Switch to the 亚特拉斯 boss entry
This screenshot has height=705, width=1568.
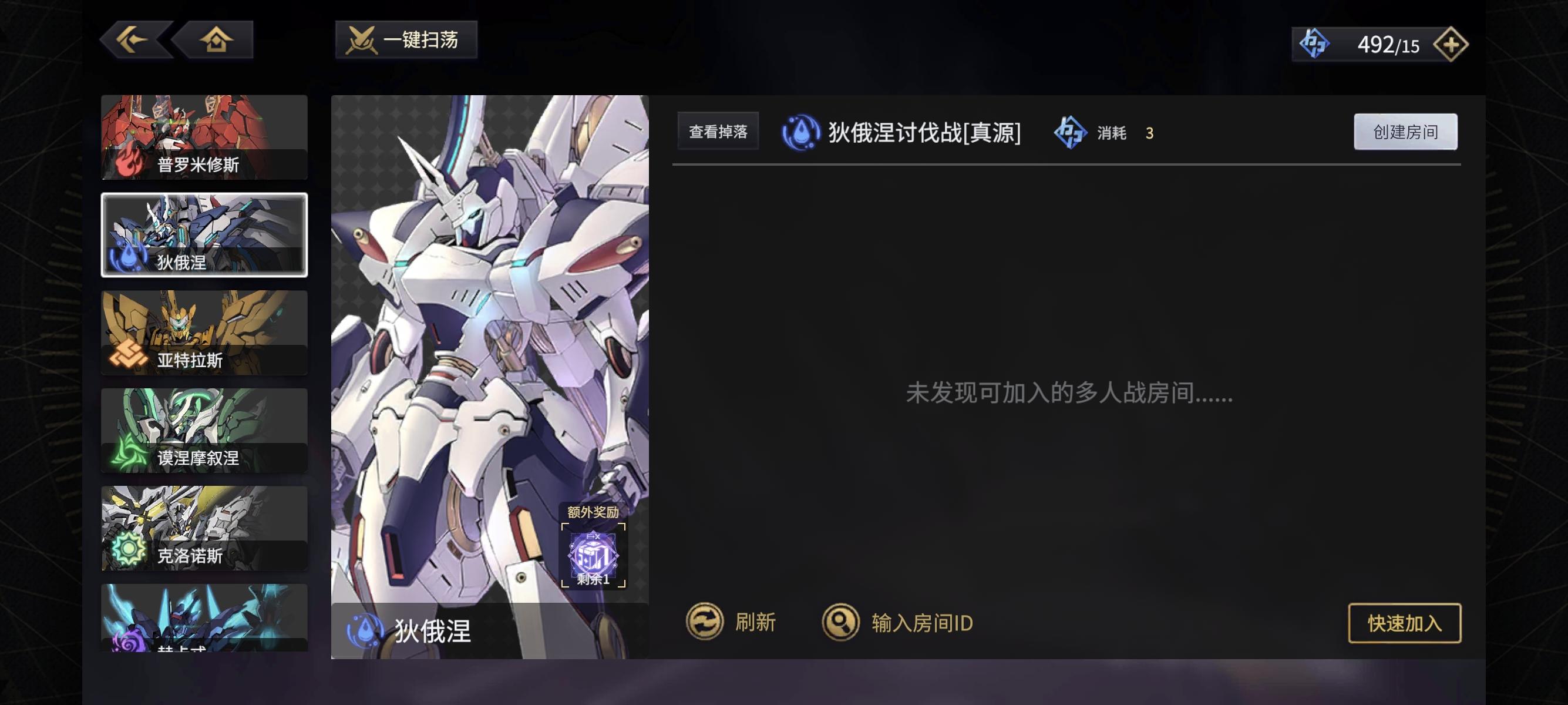tap(204, 332)
